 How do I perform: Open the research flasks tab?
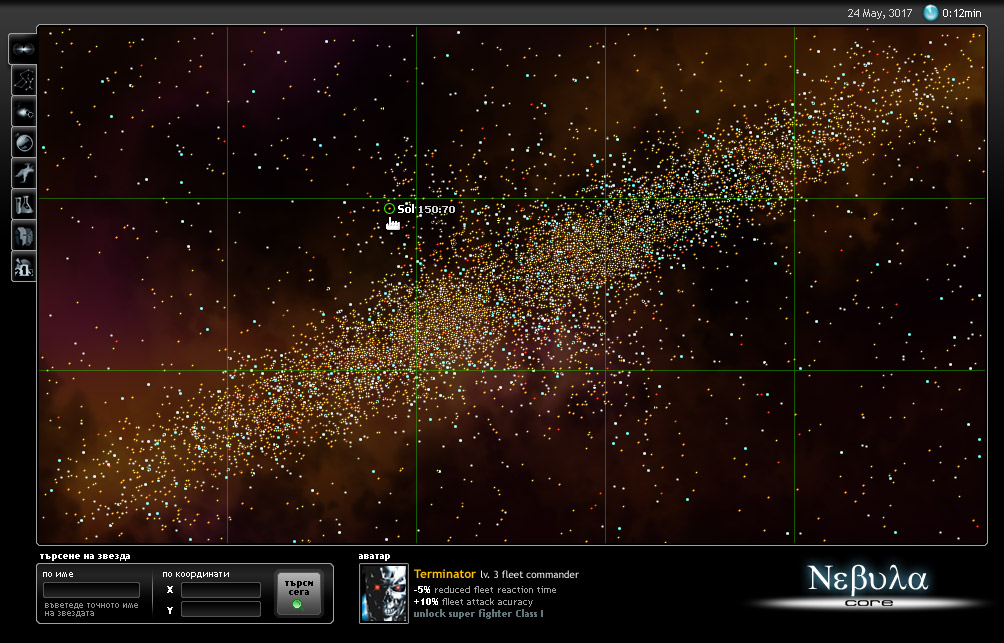tap(24, 204)
